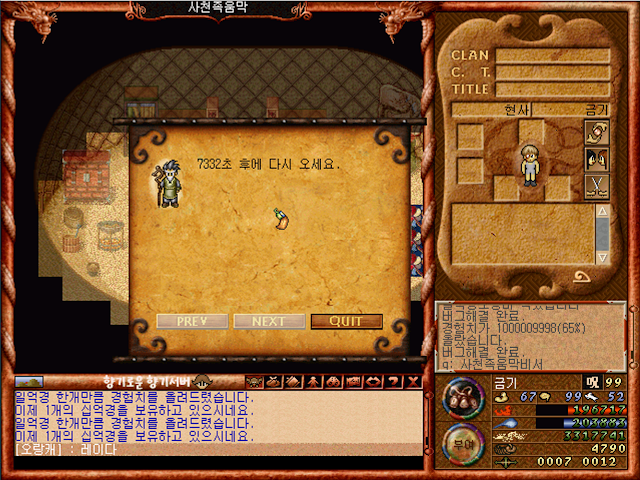Select the hand-holding-item icon on character panel
640x480 pixels.
[x=596, y=132]
